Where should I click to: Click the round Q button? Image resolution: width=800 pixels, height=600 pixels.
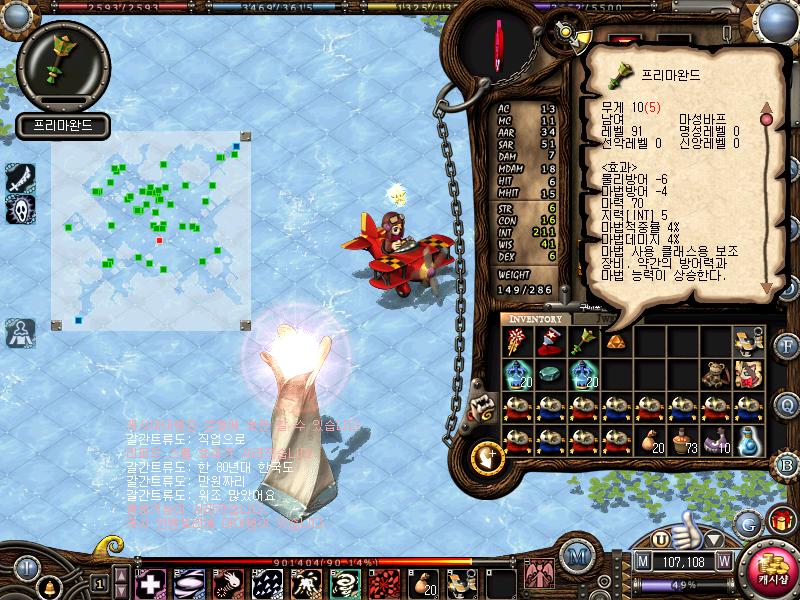click(x=787, y=405)
